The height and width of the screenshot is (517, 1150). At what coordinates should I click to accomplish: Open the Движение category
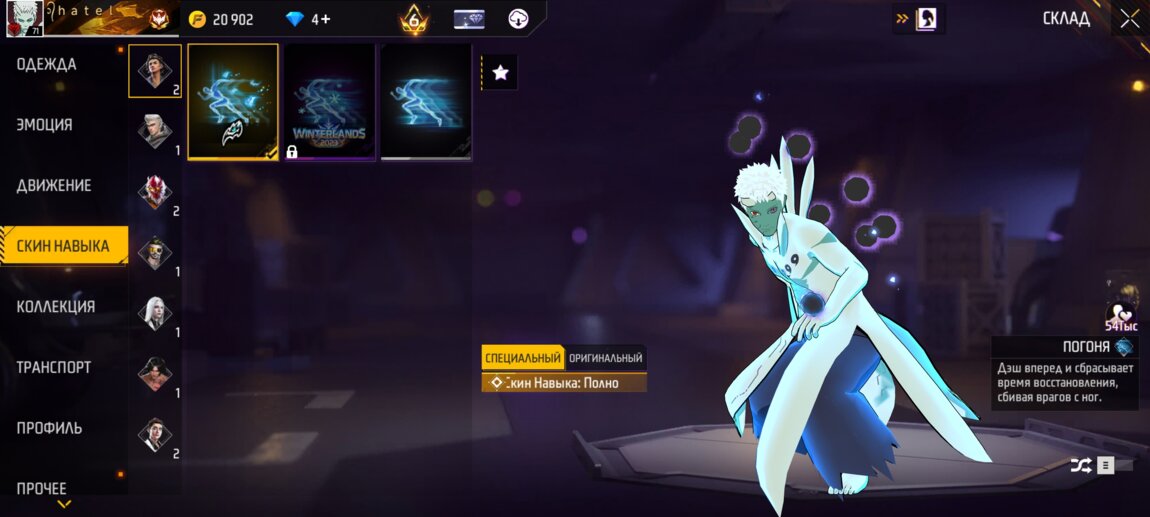[x=54, y=186]
